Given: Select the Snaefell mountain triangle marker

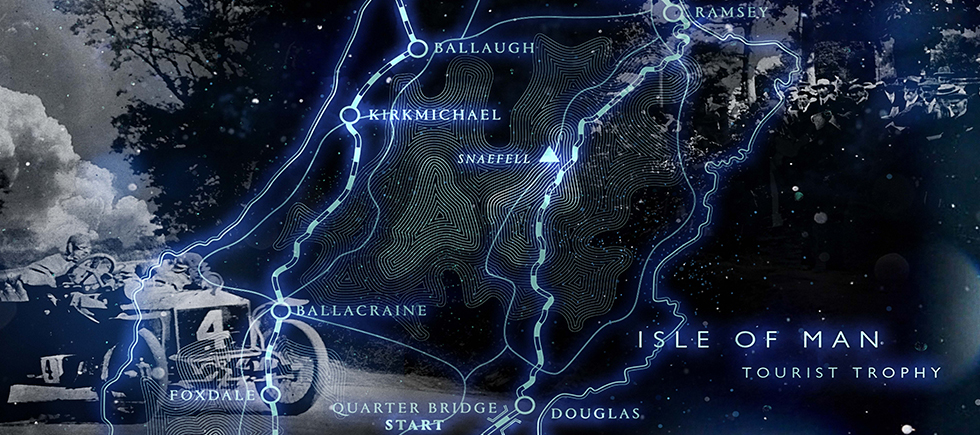Looking at the screenshot, I should pyautogui.click(x=547, y=156).
